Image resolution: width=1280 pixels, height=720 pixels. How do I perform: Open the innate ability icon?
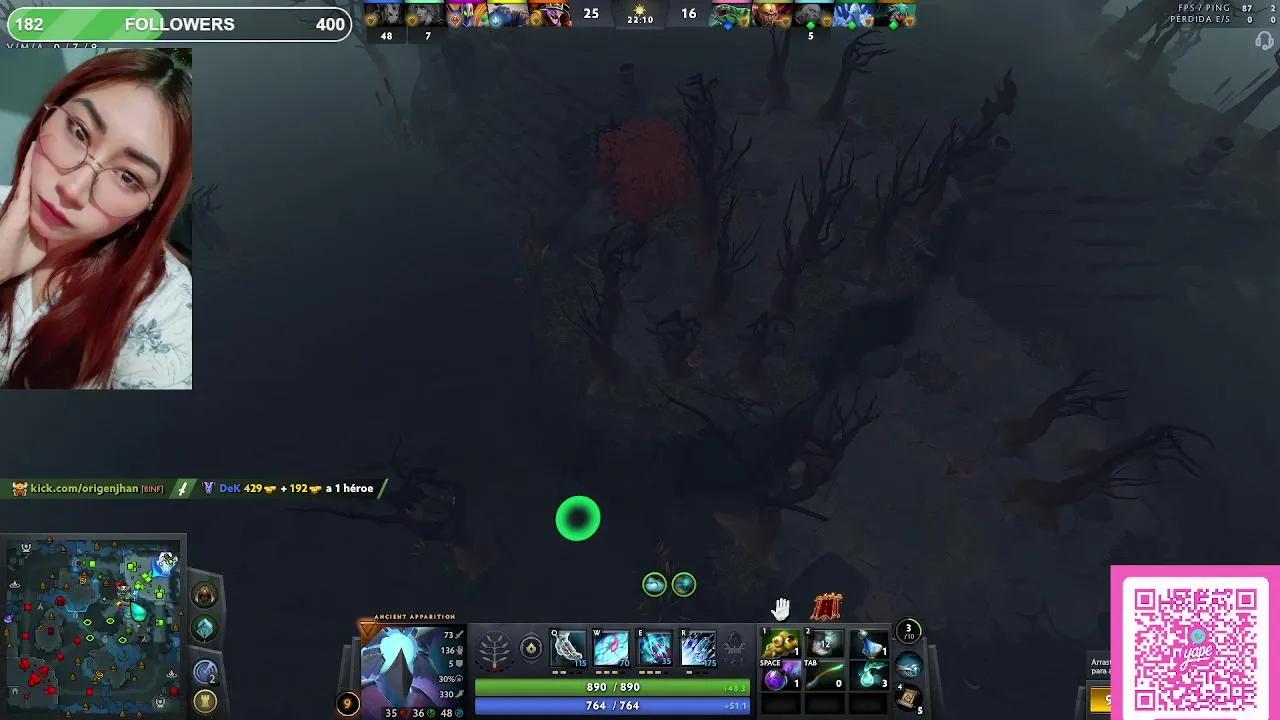coord(531,649)
